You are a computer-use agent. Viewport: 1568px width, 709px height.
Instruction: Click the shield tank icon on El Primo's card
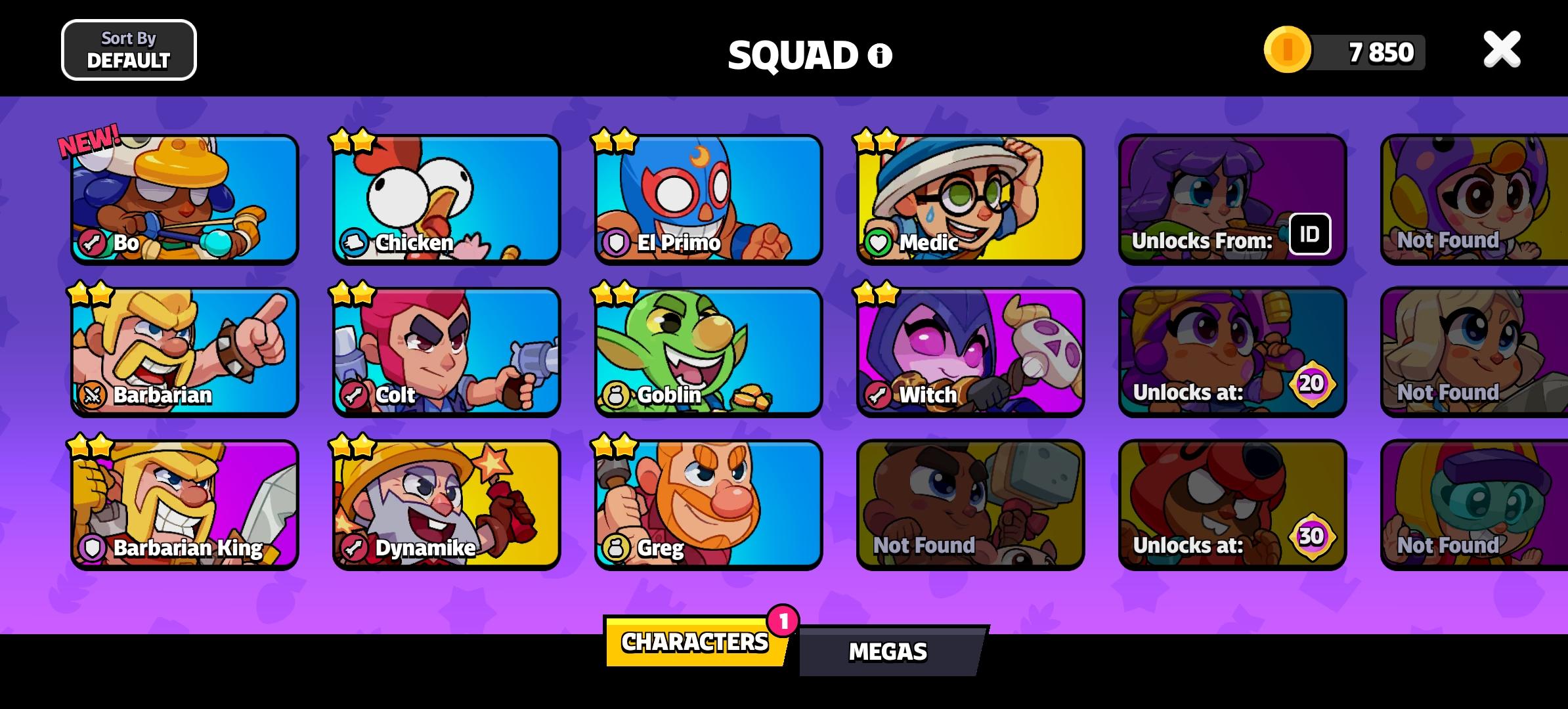click(x=618, y=244)
